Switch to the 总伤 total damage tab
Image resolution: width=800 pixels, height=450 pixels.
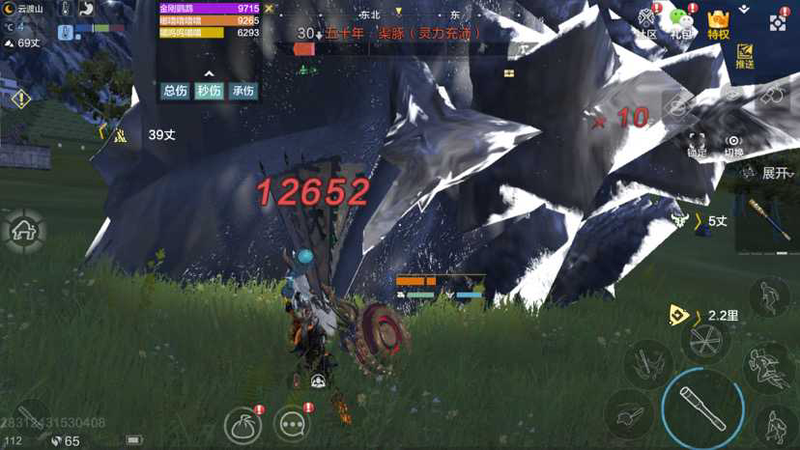[175, 90]
